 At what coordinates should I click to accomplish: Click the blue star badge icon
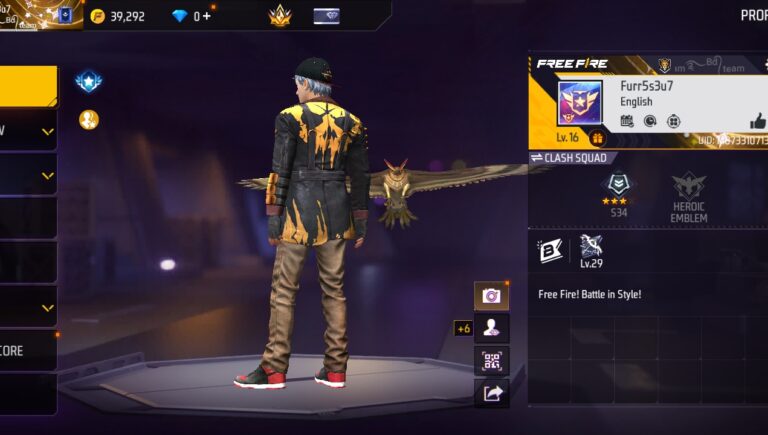pos(89,82)
